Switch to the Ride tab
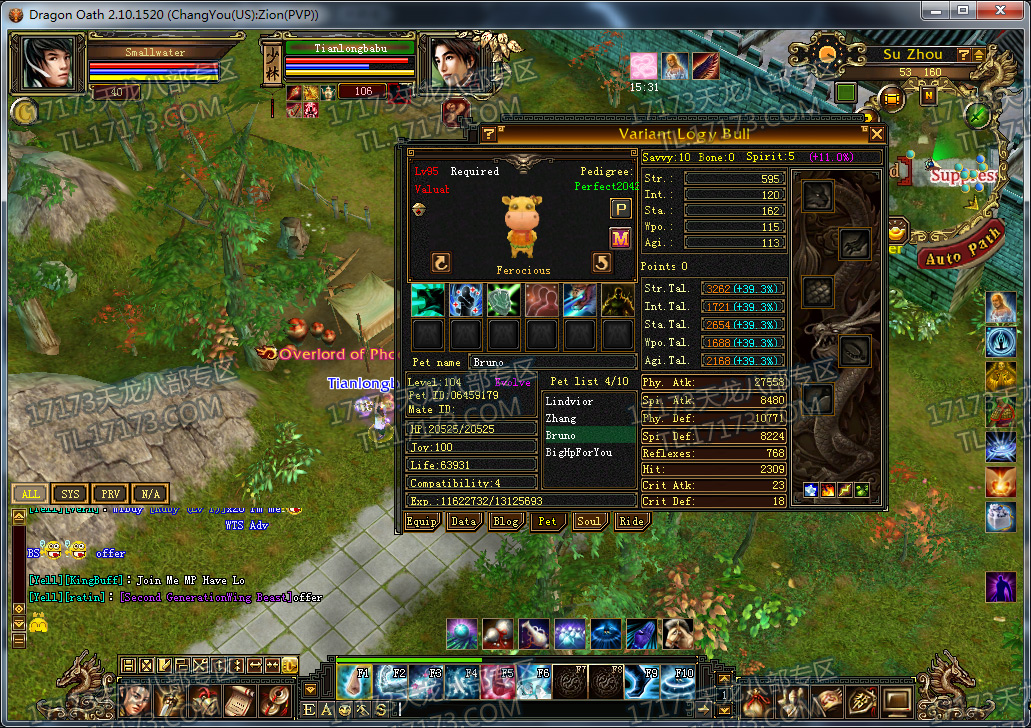This screenshot has width=1031, height=728. 631,521
